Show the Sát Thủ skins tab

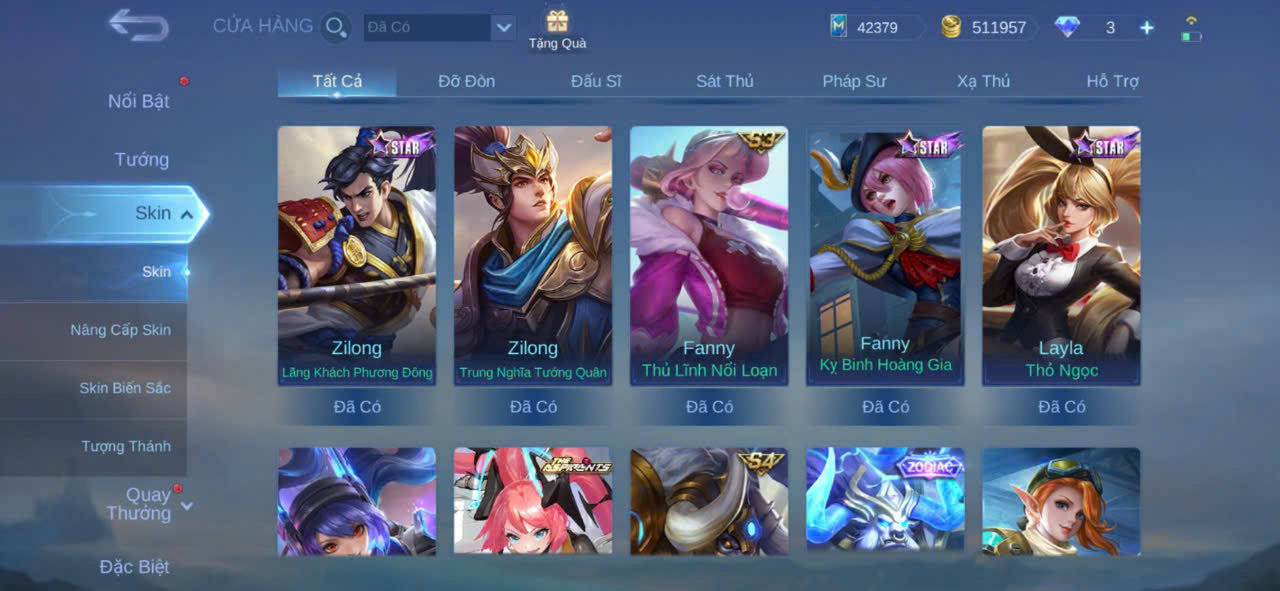pos(725,81)
